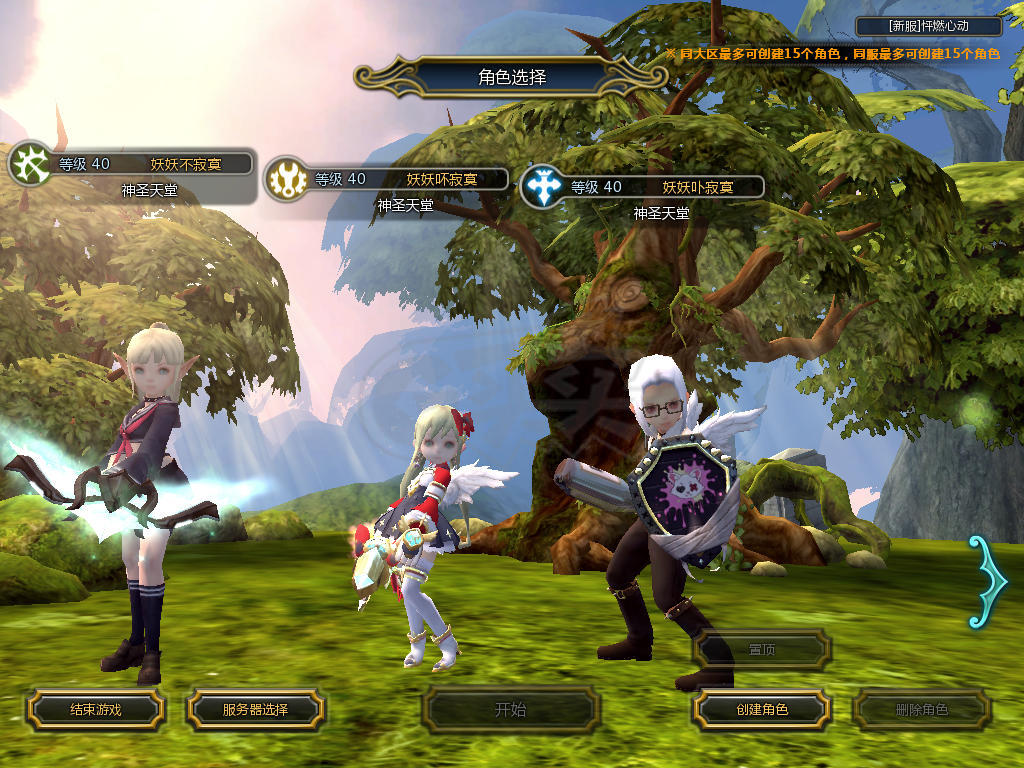Click the 置顶 (Pin to Top) button

pos(762,649)
